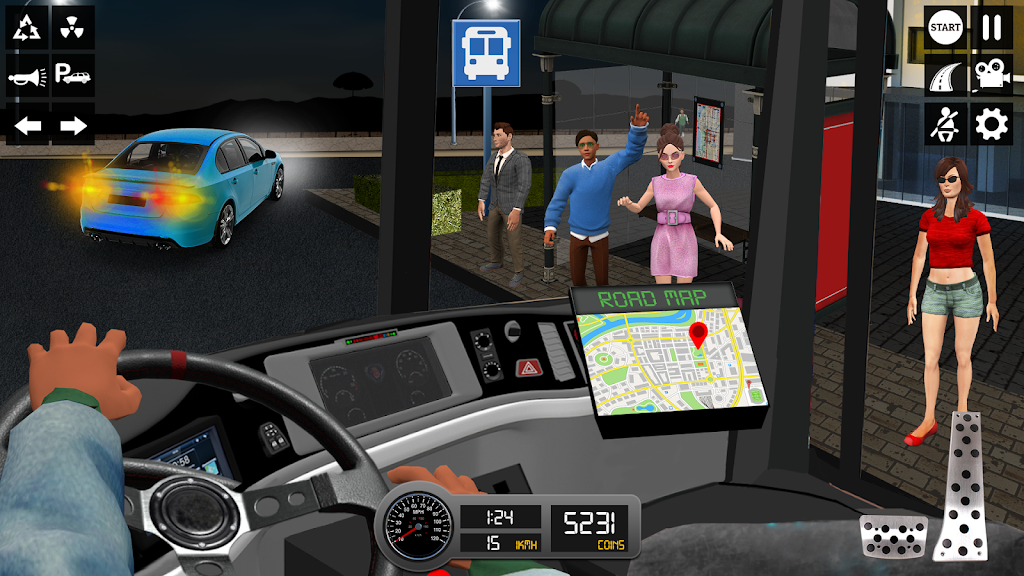Turn on the left indicator arrow
Viewport: 1024px width, 576px height.
(x=27, y=125)
